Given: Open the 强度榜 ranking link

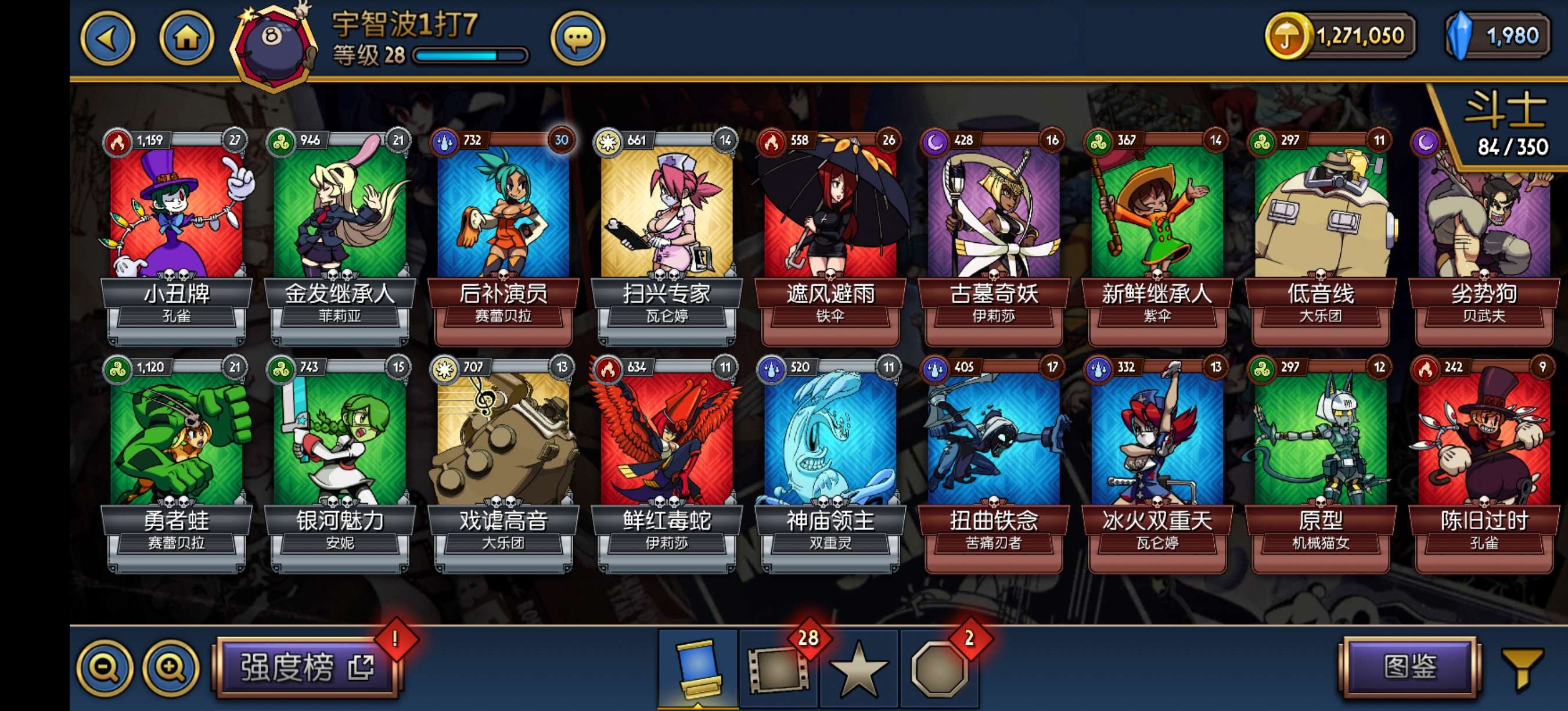Looking at the screenshot, I should coord(307,667).
